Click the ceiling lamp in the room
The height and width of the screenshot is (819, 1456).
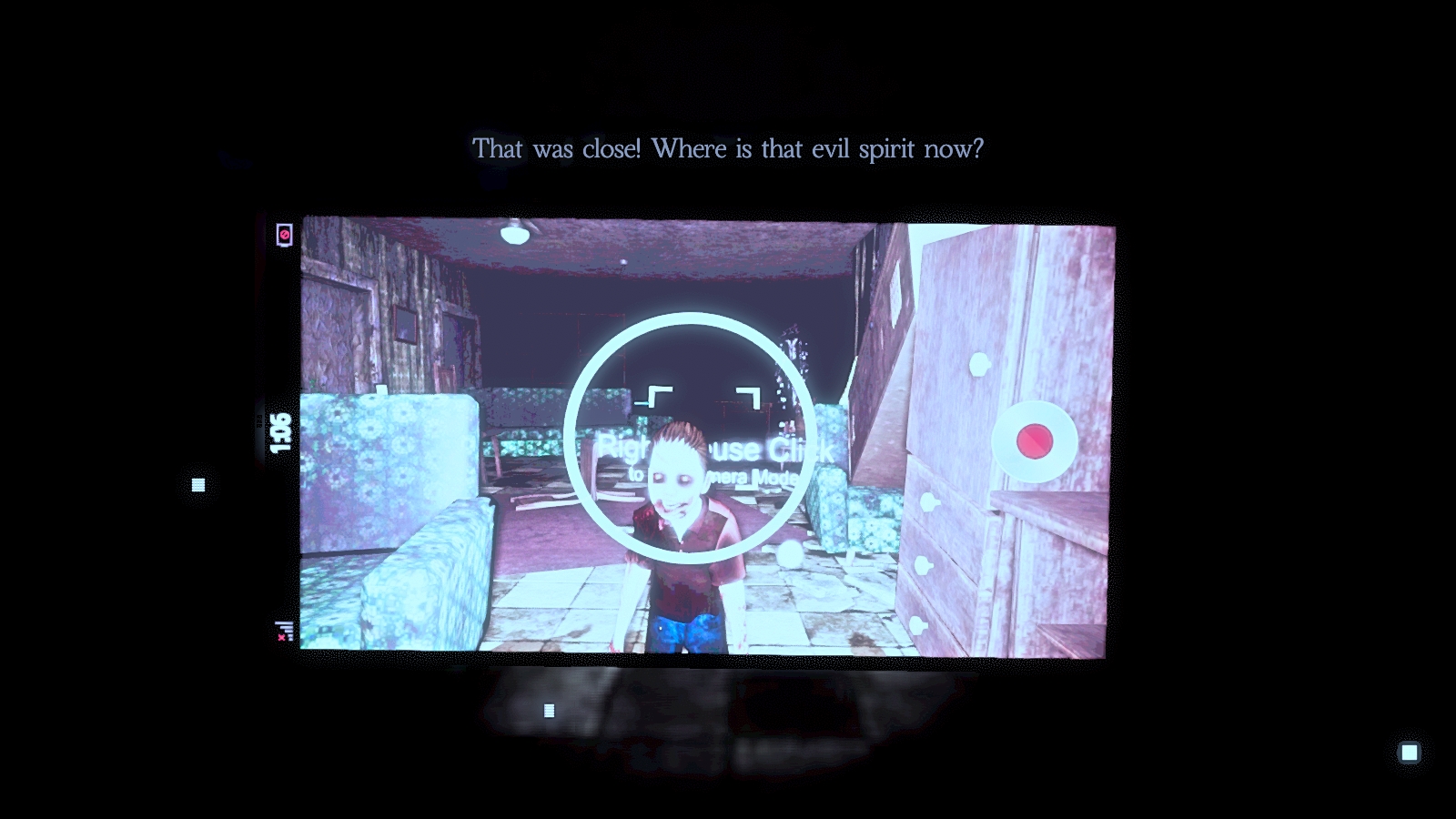[517, 234]
